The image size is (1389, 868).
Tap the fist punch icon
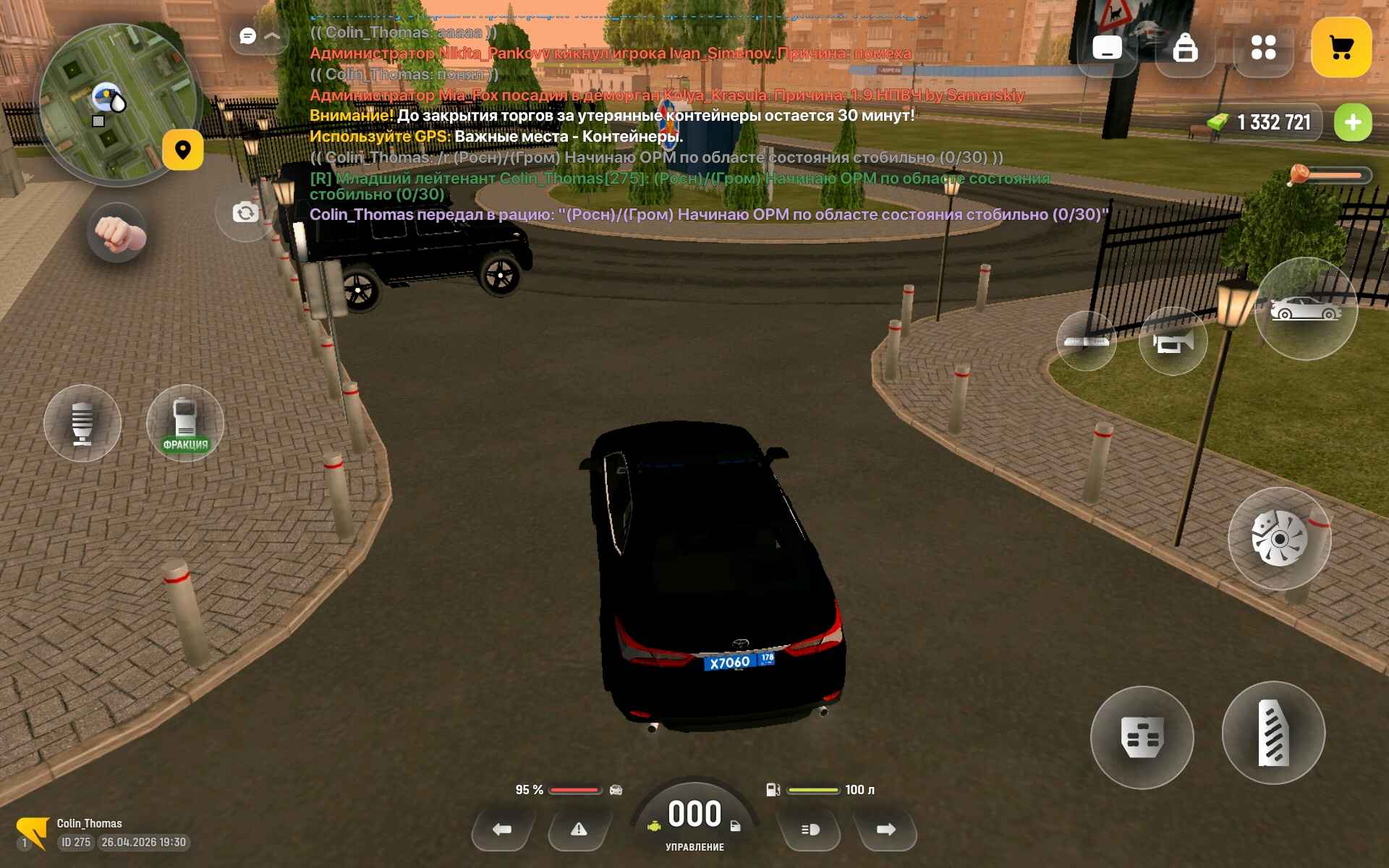(117, 233)
